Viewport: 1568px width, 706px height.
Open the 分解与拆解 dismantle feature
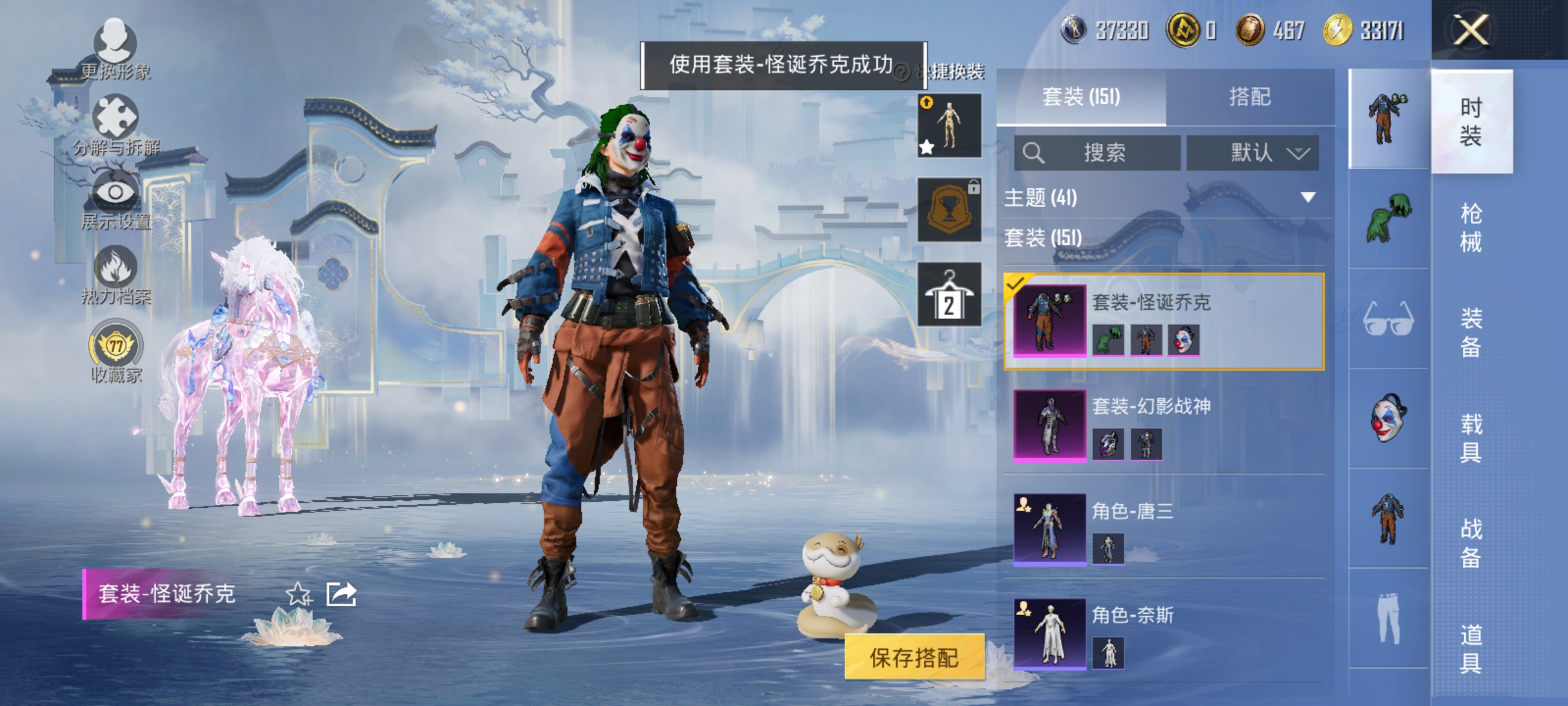114,114
